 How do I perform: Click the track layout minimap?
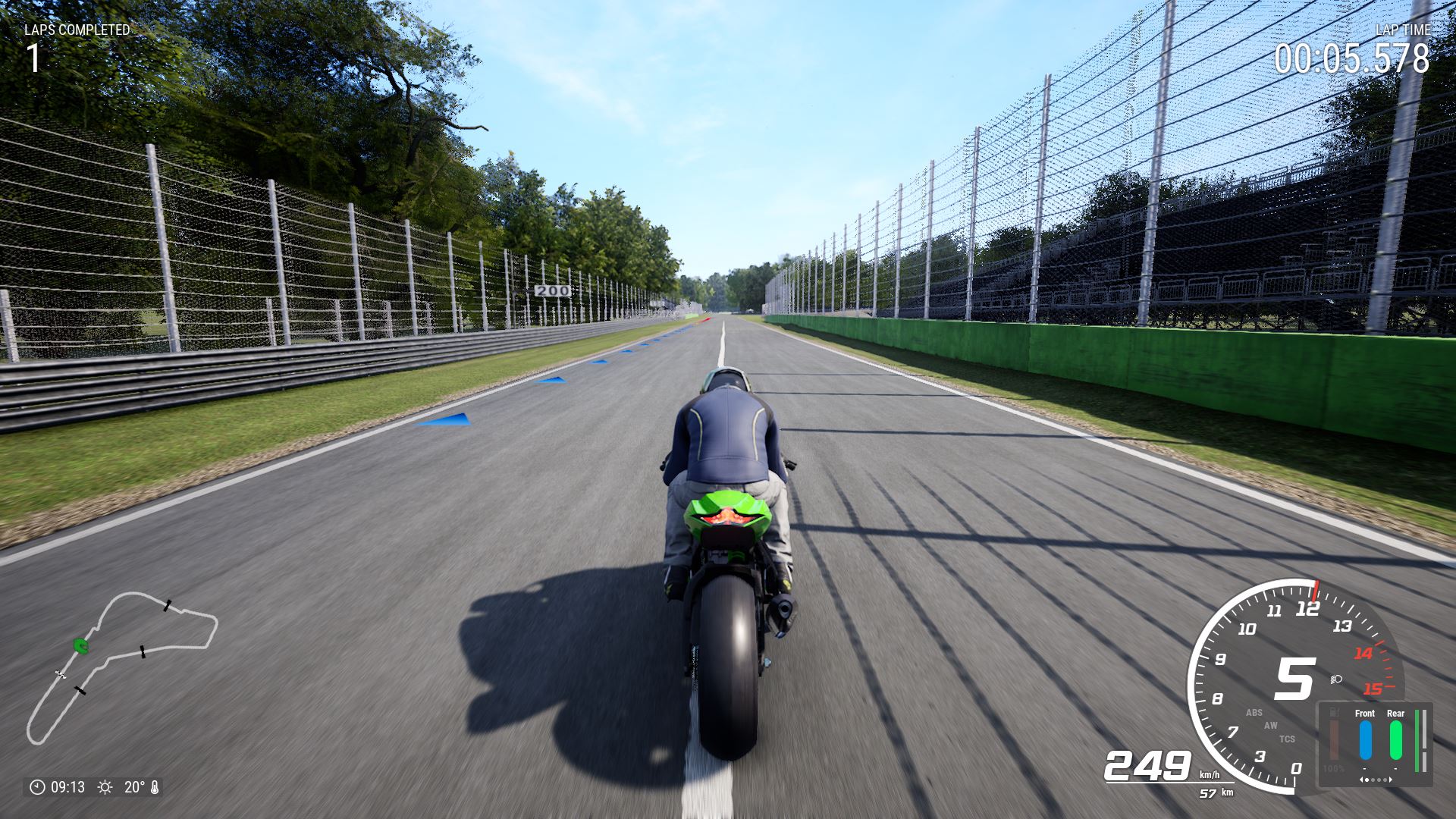pyautogui.click(x=121, y=667)
